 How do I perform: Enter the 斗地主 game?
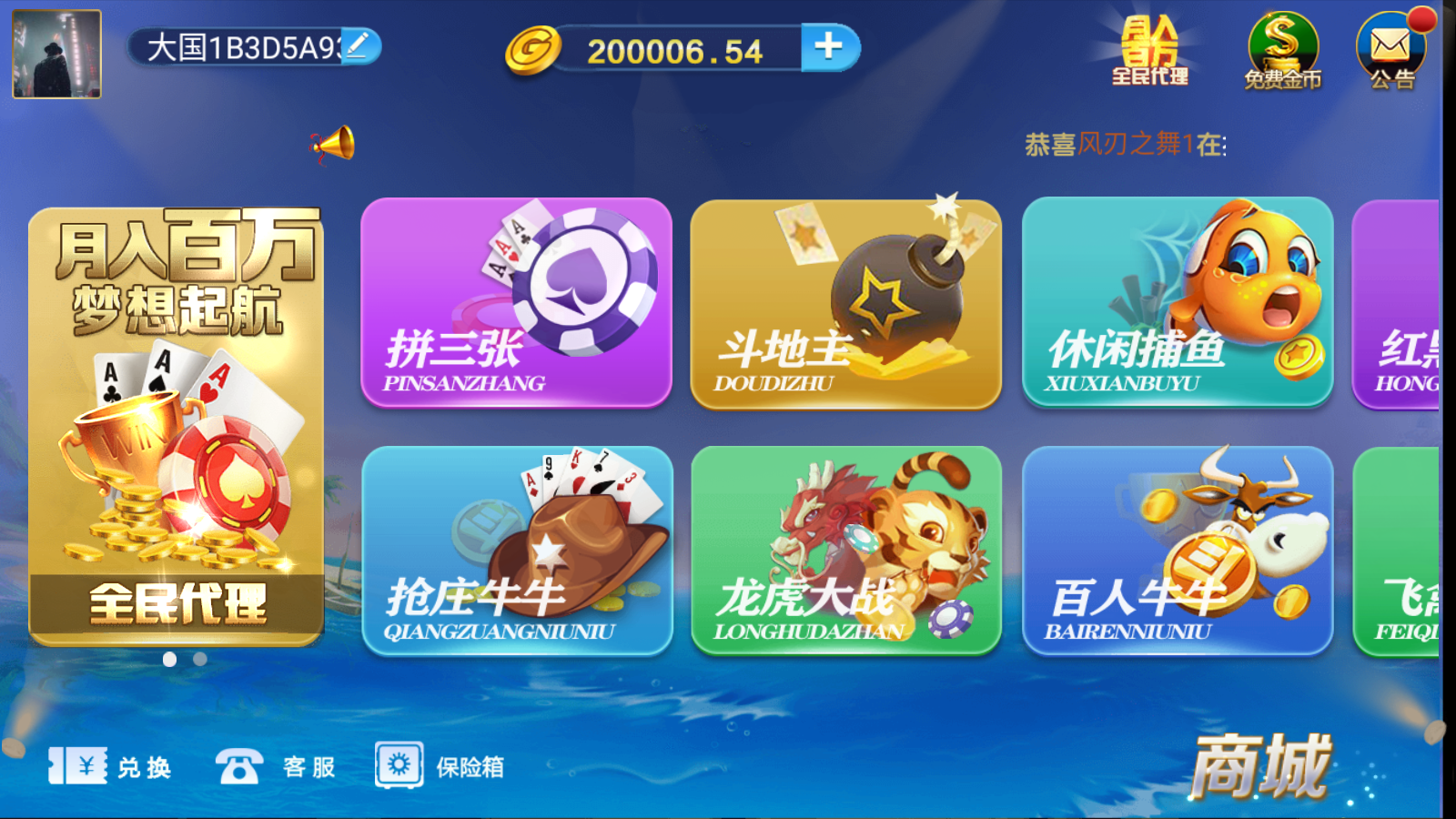point(845,305)
